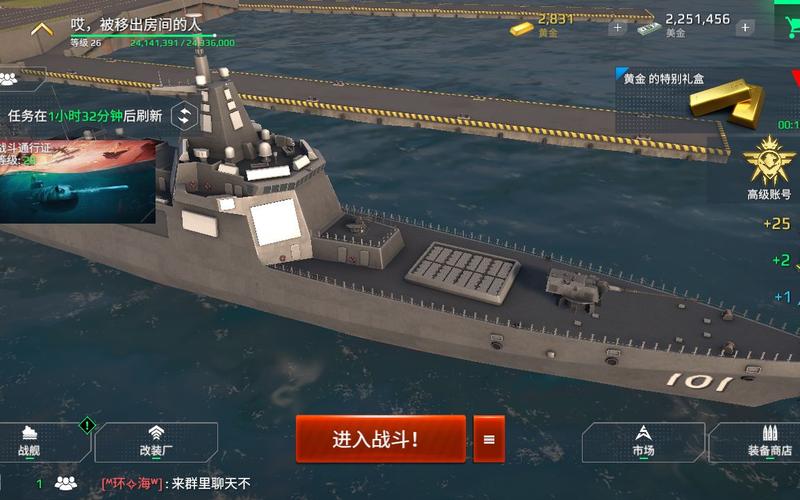Expand the player profile chevron
Viewport: 800px width, 500px height.
pos(41,29)
